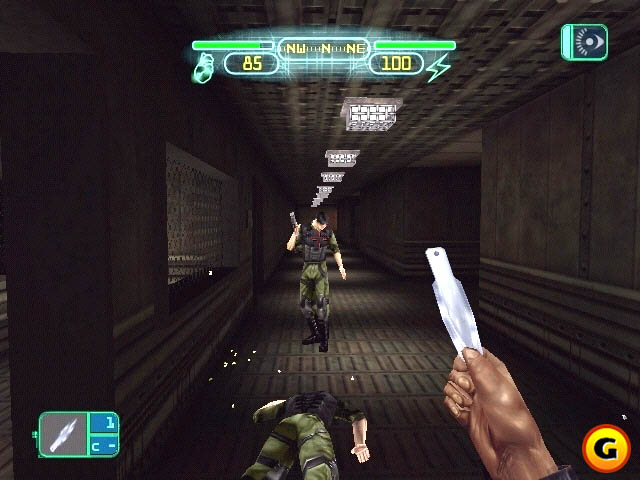The width and height of the screenshot is (640, 480).
Task: Click the eye visibility indicator icon
Action: point(585,43)
